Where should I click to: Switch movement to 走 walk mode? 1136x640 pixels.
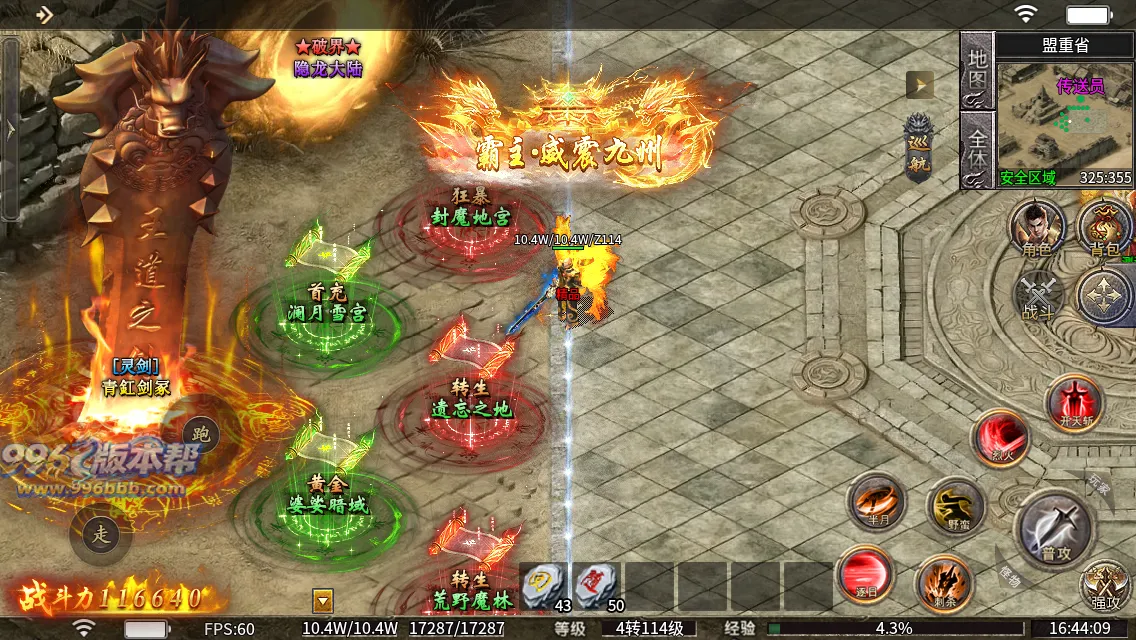point(100,534)
